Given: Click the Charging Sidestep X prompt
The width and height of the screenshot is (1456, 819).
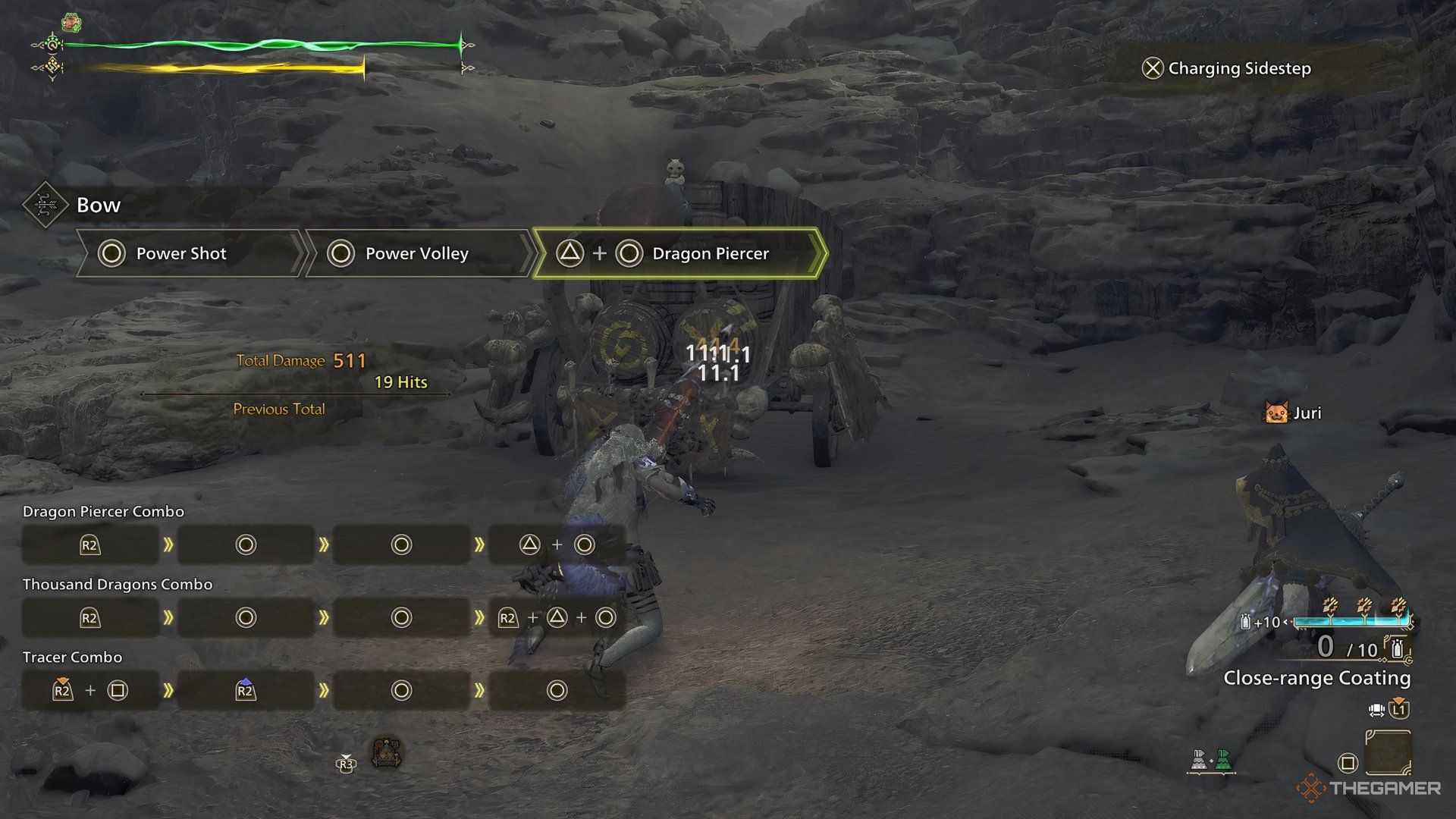Looking at the screenshot, I should [x=1152, y=68].
